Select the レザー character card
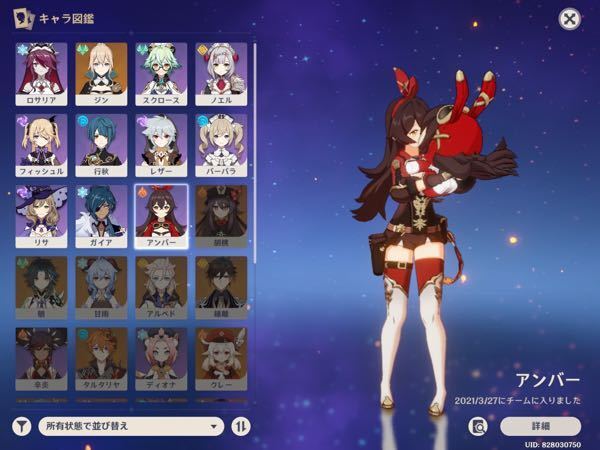The image size is (600, 450). click(161, 145)
